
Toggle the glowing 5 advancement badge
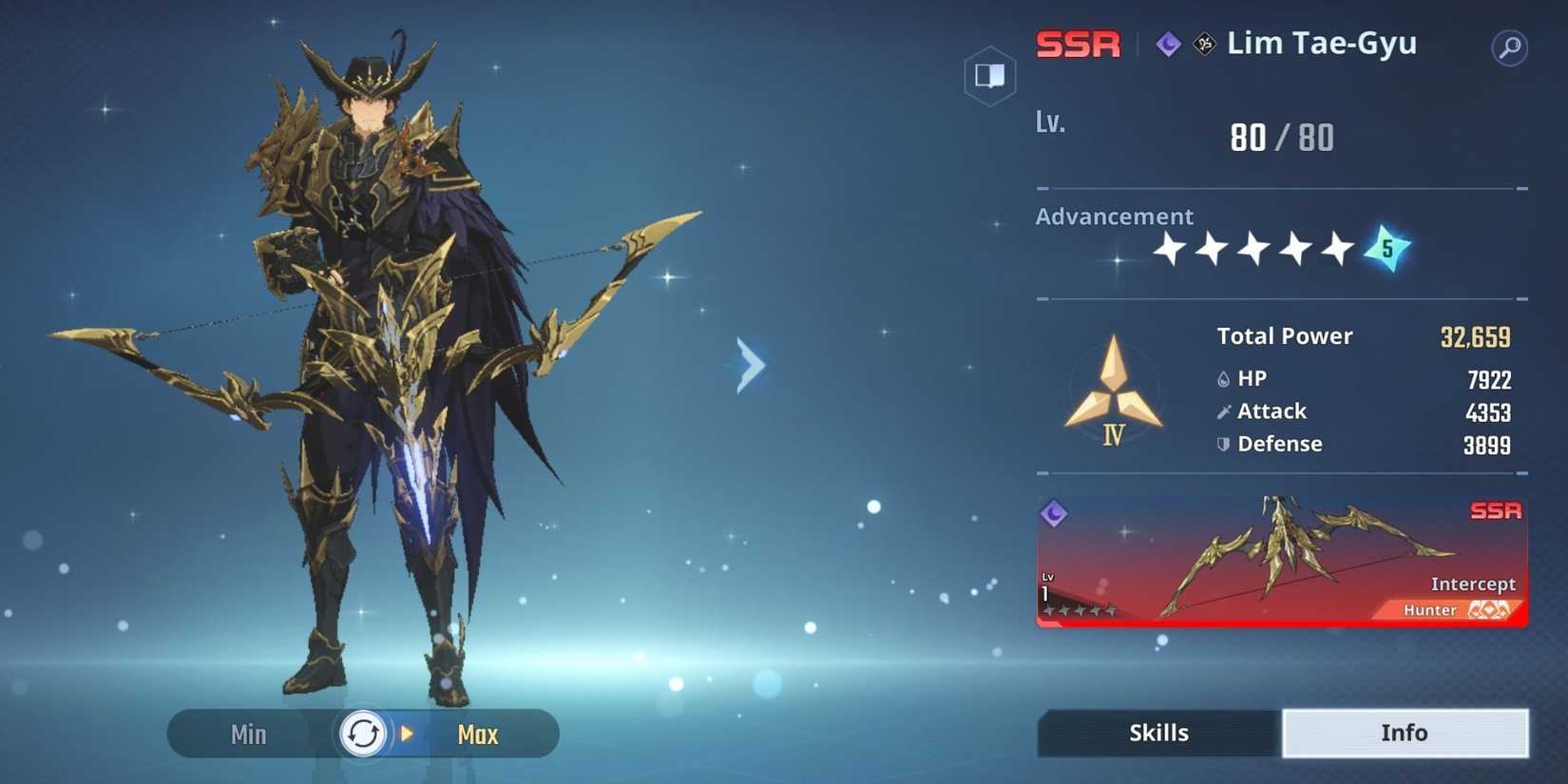tap(1386, 249)
